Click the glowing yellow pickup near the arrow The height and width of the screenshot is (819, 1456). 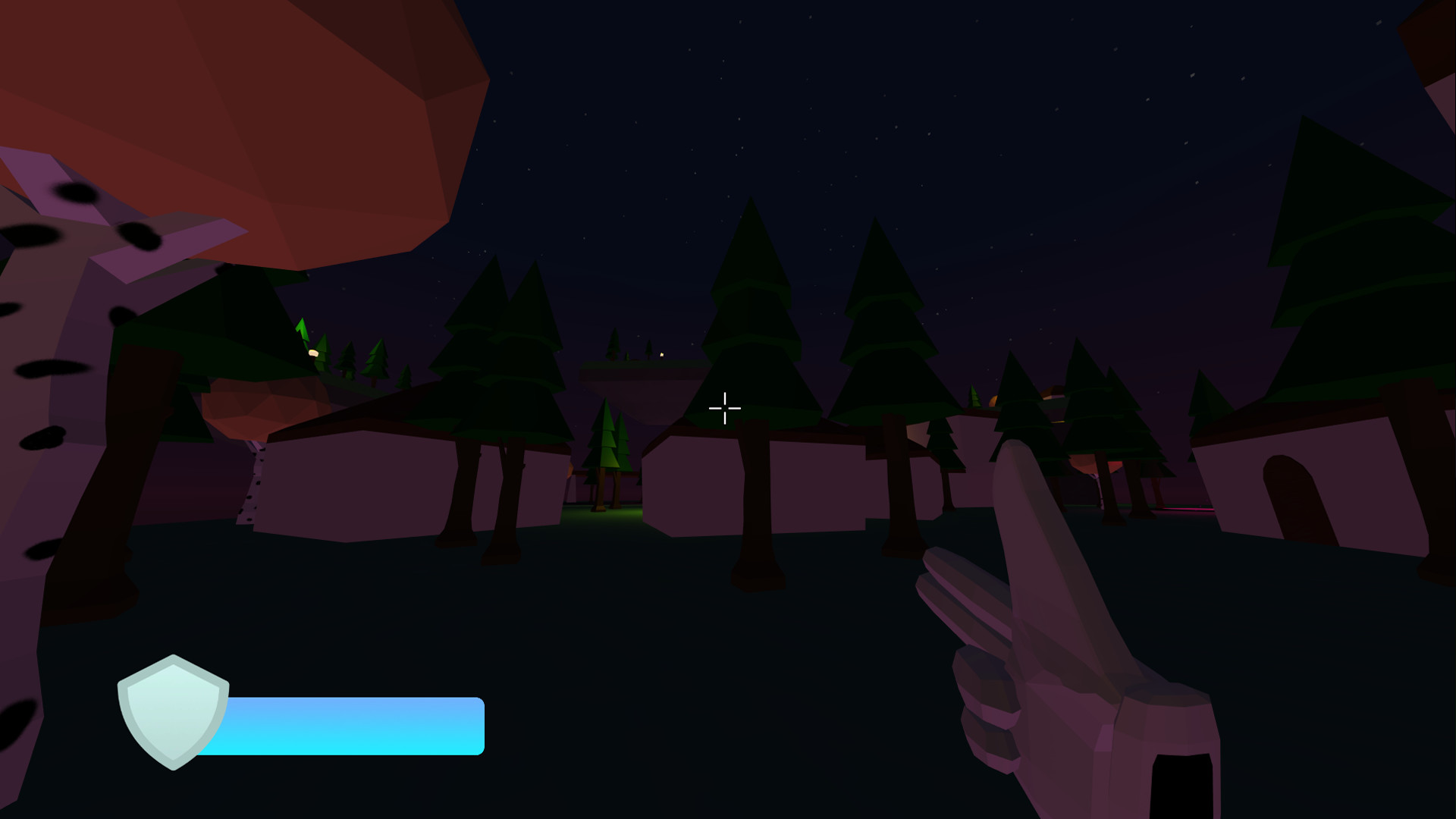313,353
